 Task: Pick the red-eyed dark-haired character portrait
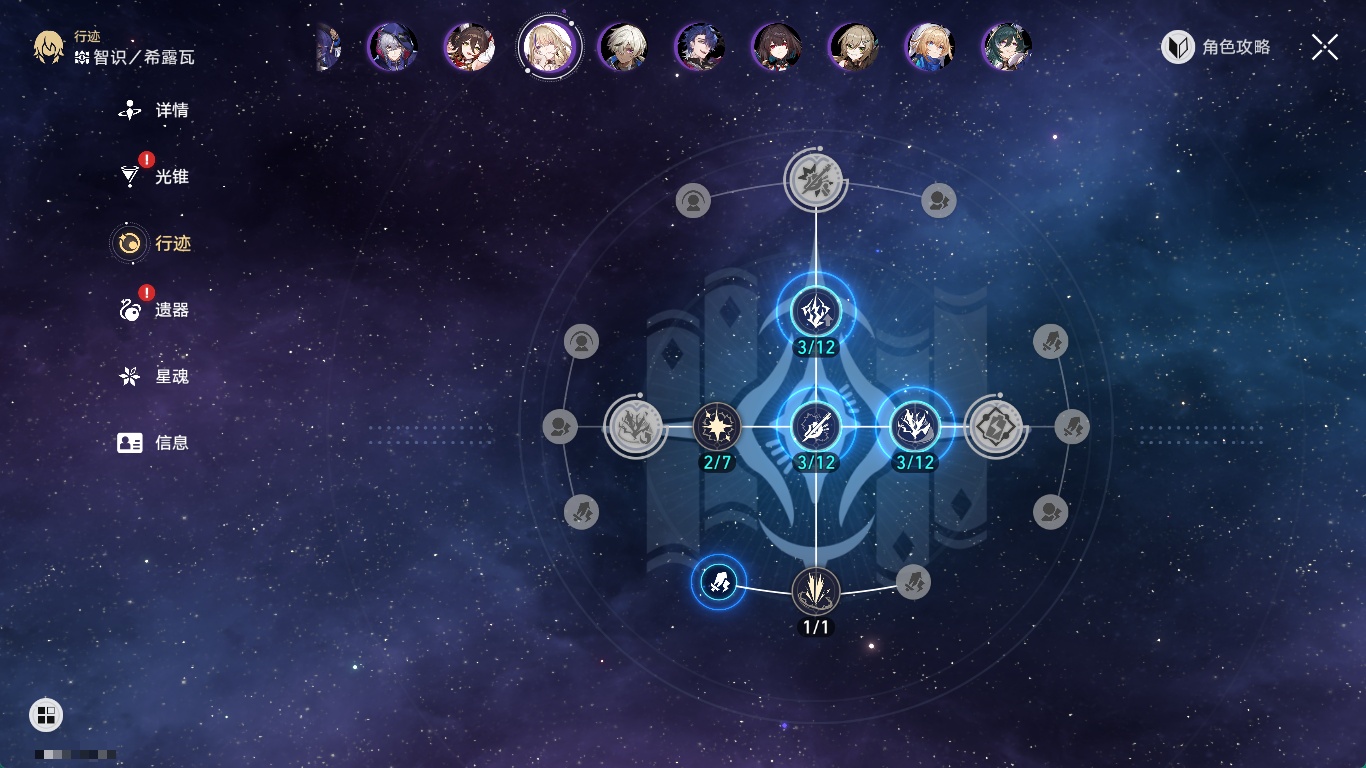click(777, 47)
